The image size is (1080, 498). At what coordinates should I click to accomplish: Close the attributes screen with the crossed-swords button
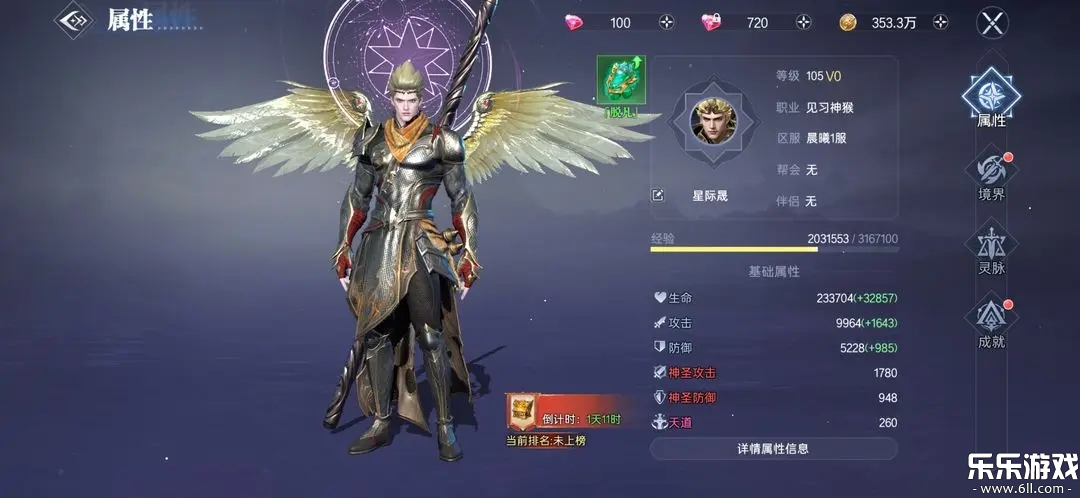point(991,22)
